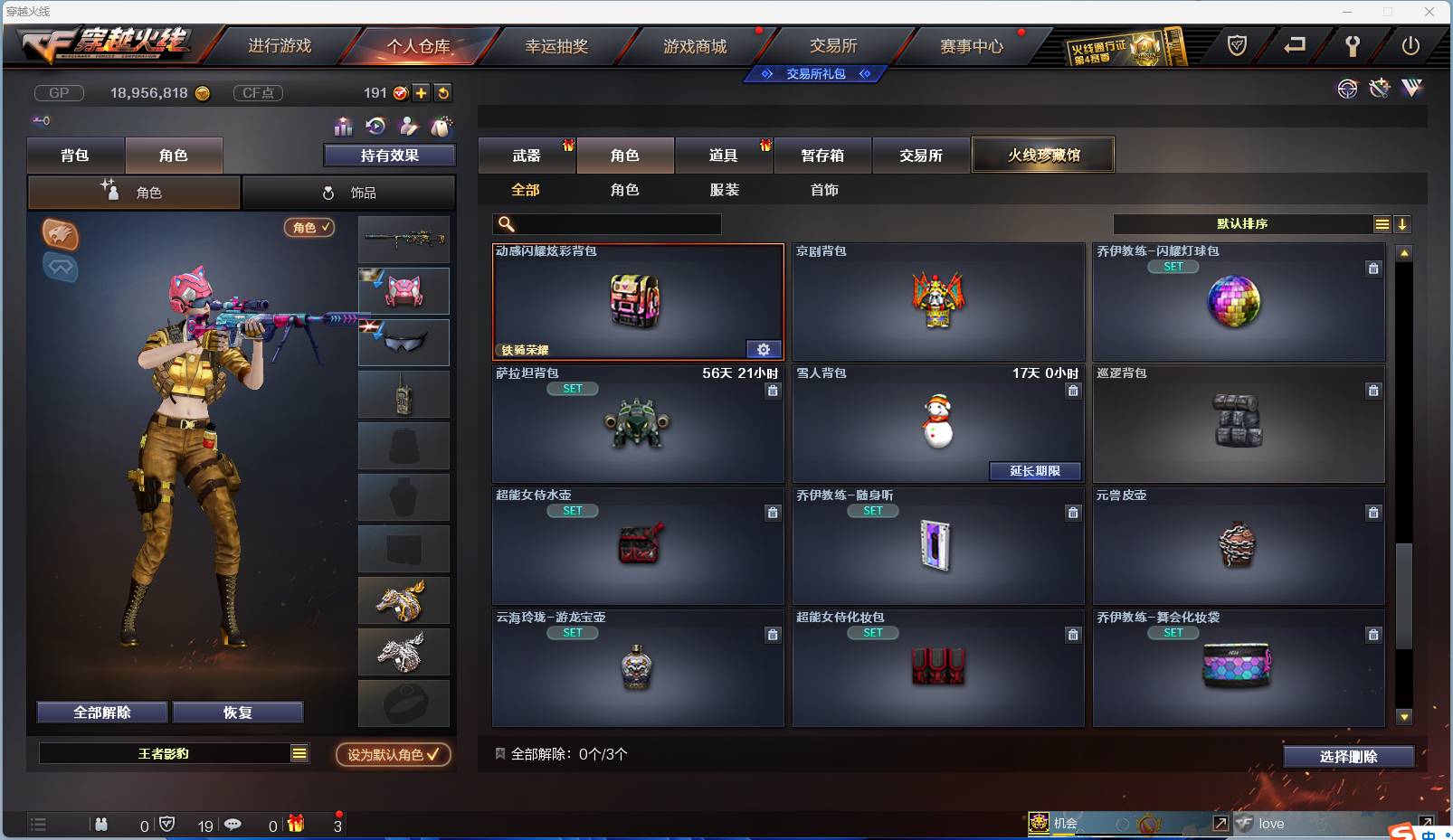Toggle SET on 乔伊教练-舞会化妆袋
Image resolution: width=1453 pixels, height=840 pixels.
[1173, 633]
